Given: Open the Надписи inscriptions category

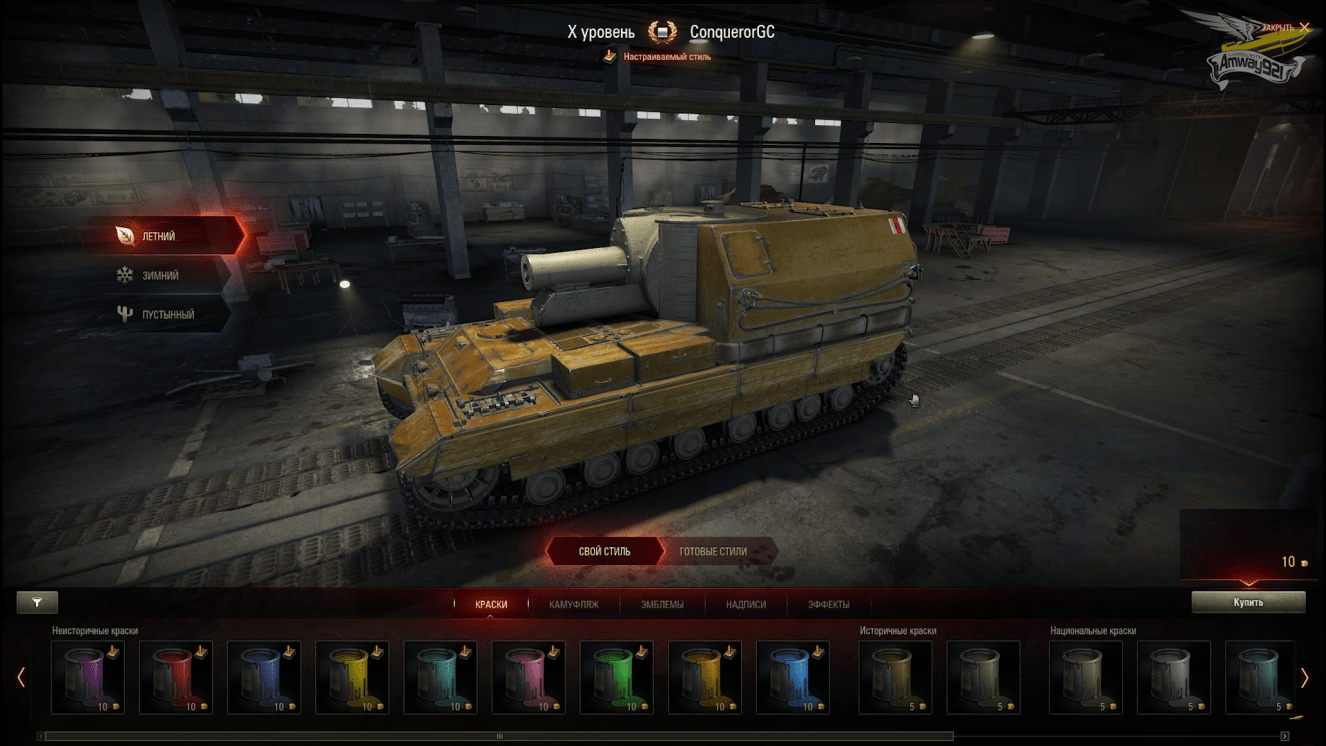Looking at the screenshot, I should [746, 604].
